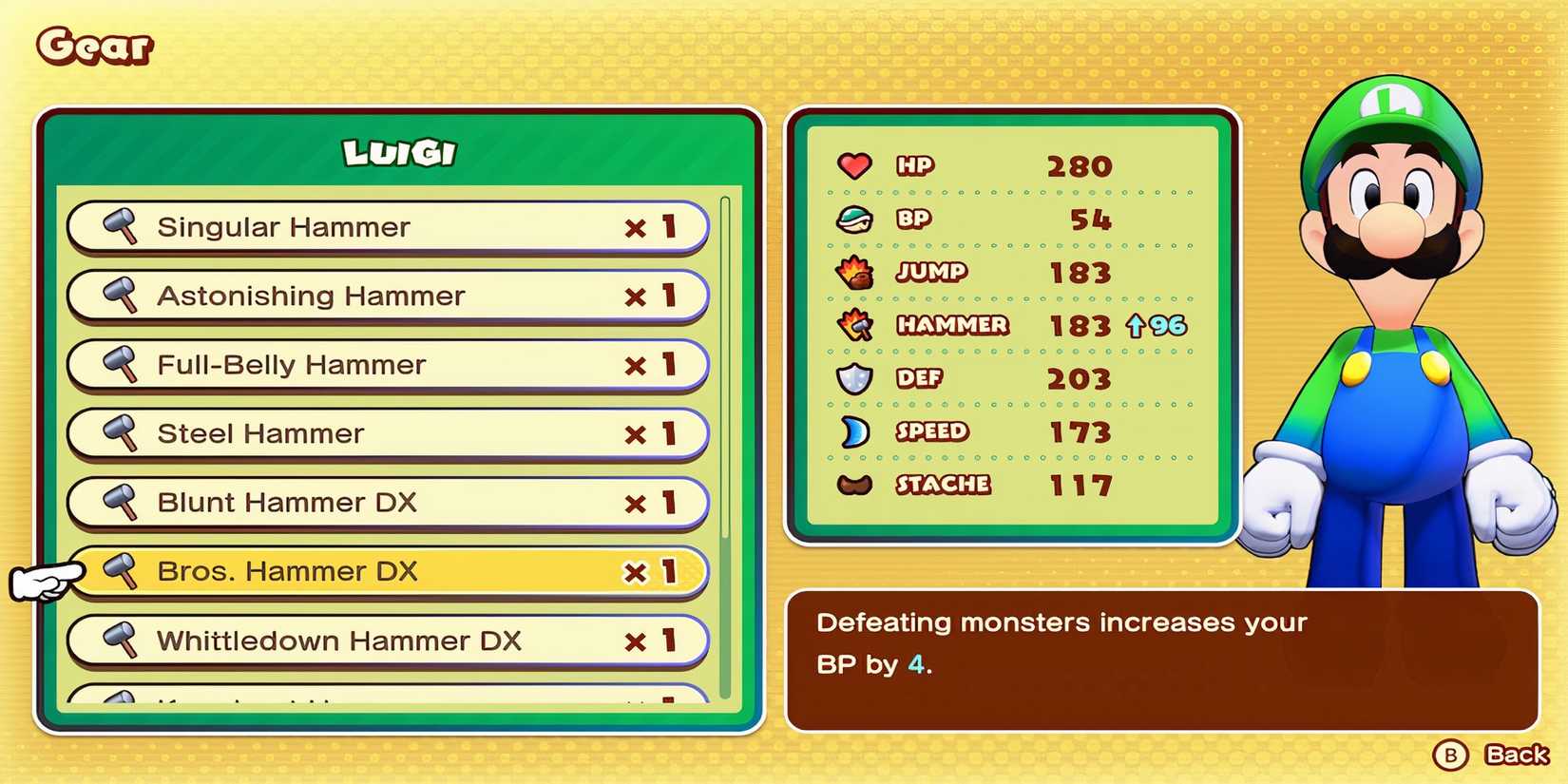The height and width of the screenshot is (784, 1568).
Task: Click the blue +96 hammer boost indicator
Action: (1159, 325)
